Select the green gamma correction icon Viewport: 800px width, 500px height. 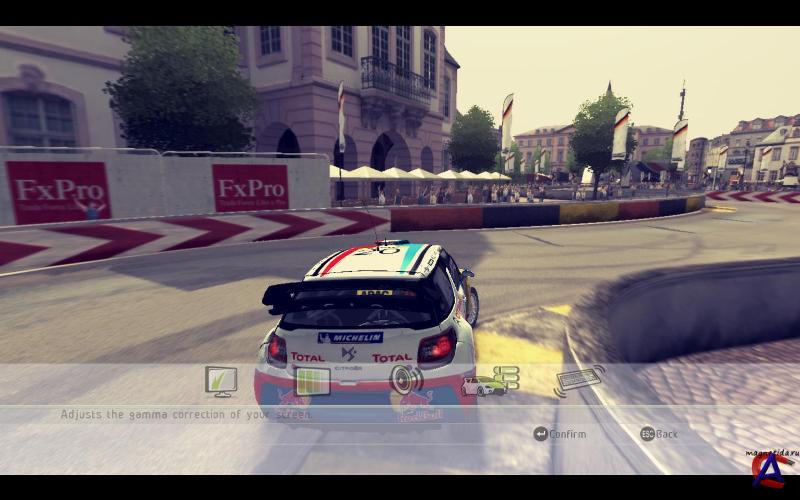312,381
